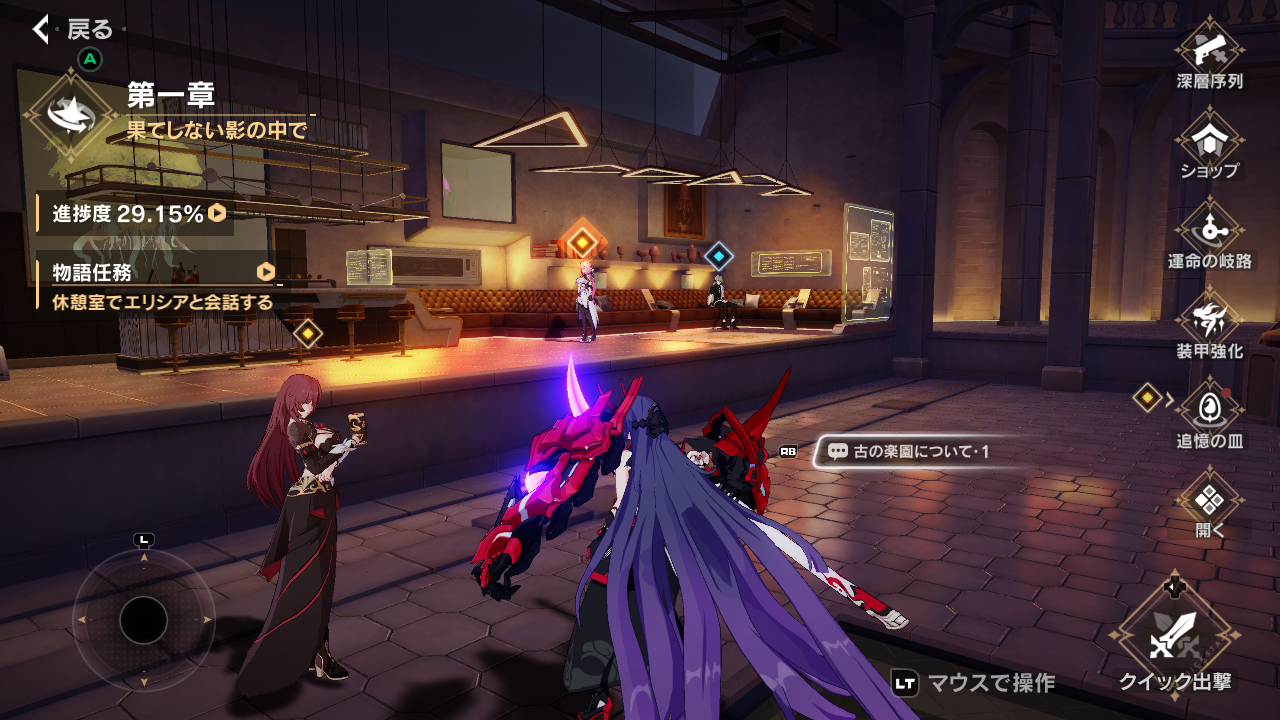Expand 進捗度 29.15% with its arrow
Viewport: 1280px width, 720px height.
click(216, 212)
